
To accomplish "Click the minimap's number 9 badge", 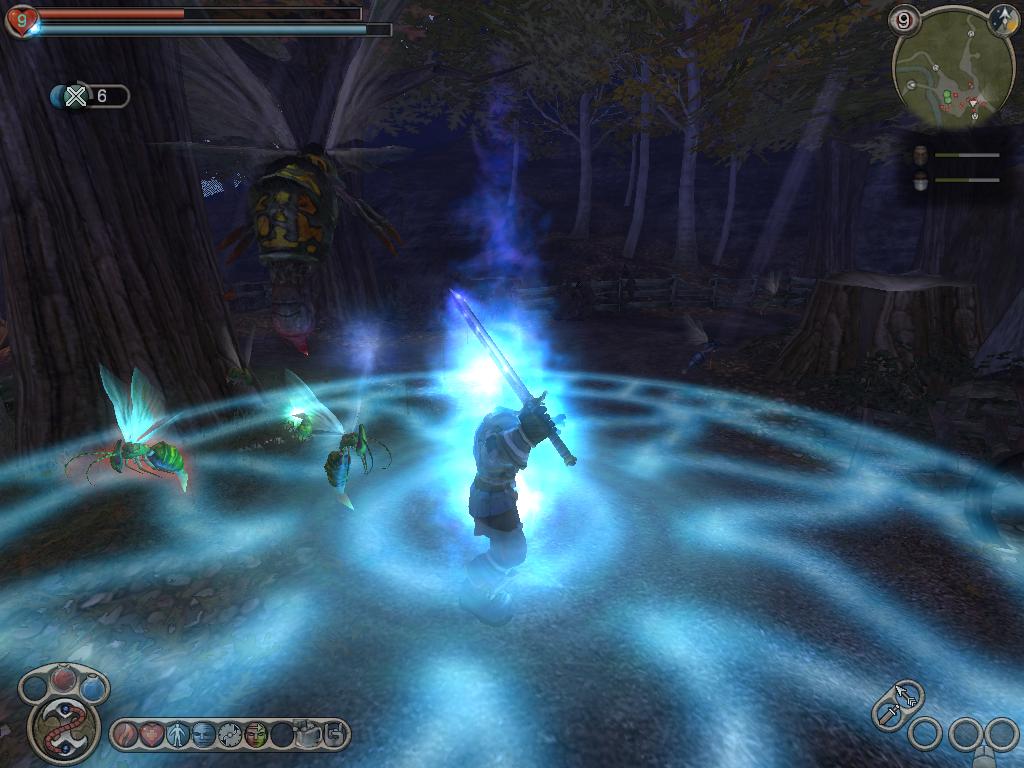I will point(904,19).
